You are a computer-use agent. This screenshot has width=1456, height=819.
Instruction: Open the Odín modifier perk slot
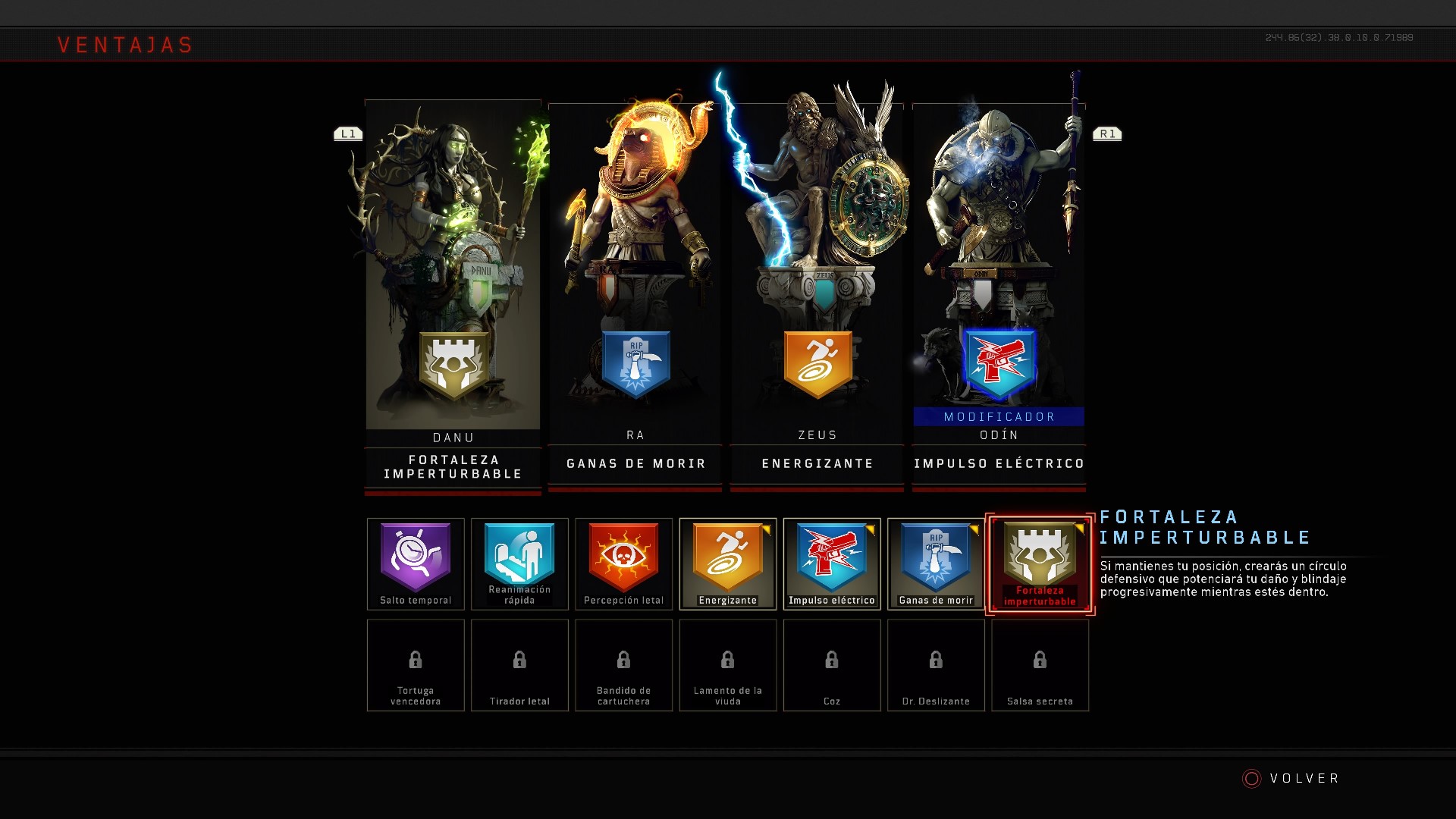(999, 296)
